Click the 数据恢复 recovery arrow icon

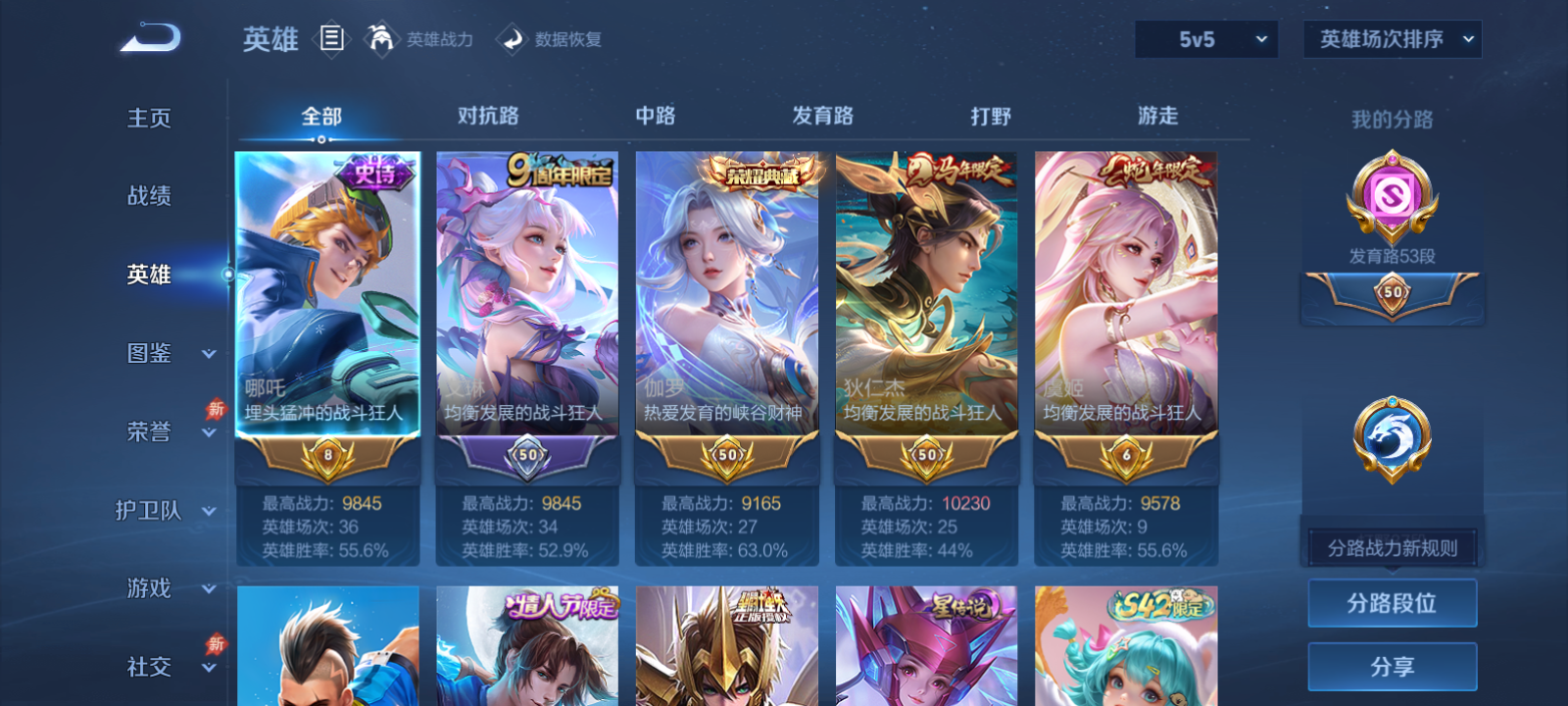(x=511, y=39)
